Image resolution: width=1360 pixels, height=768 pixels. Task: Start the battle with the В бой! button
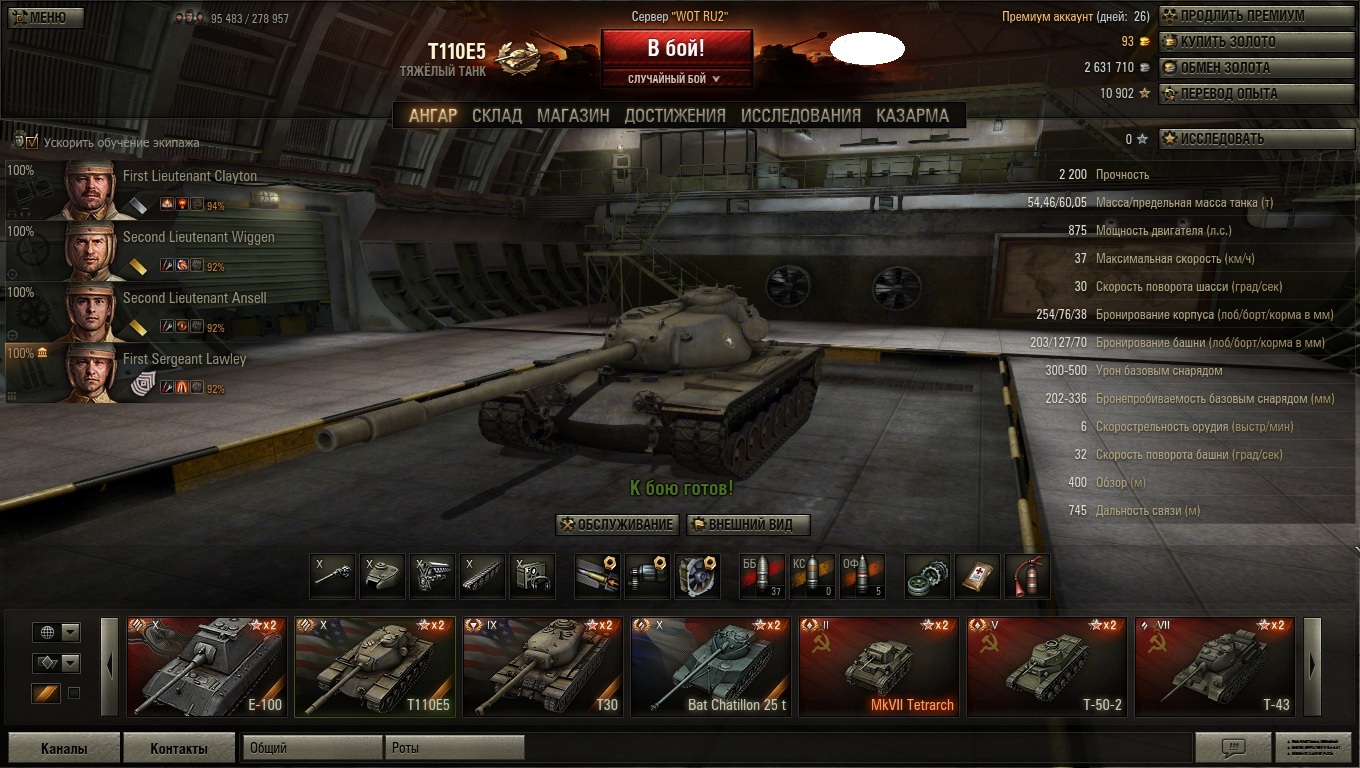click(676, 48)
